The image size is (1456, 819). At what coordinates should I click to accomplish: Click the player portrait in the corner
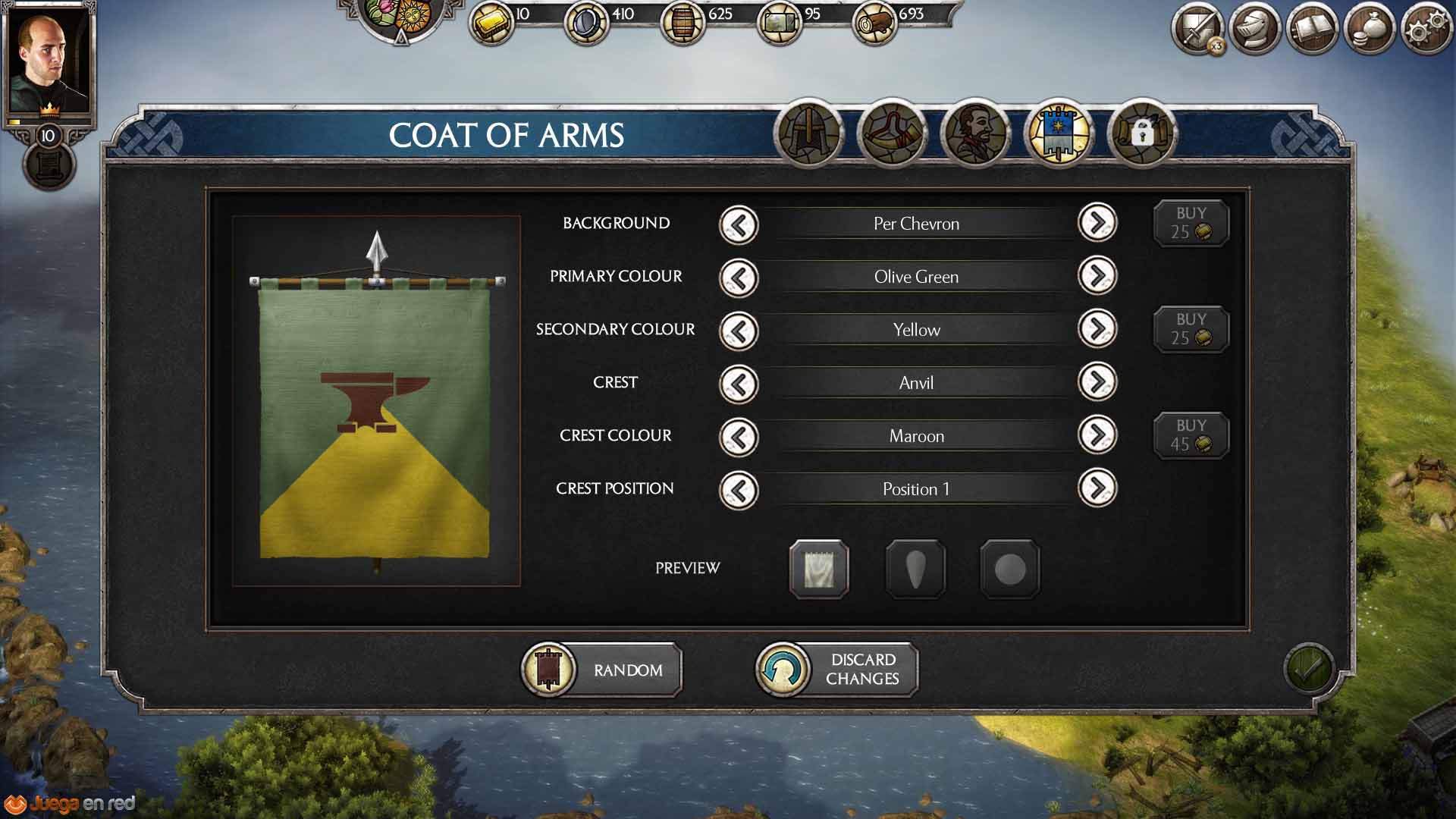tap(47, 61)
